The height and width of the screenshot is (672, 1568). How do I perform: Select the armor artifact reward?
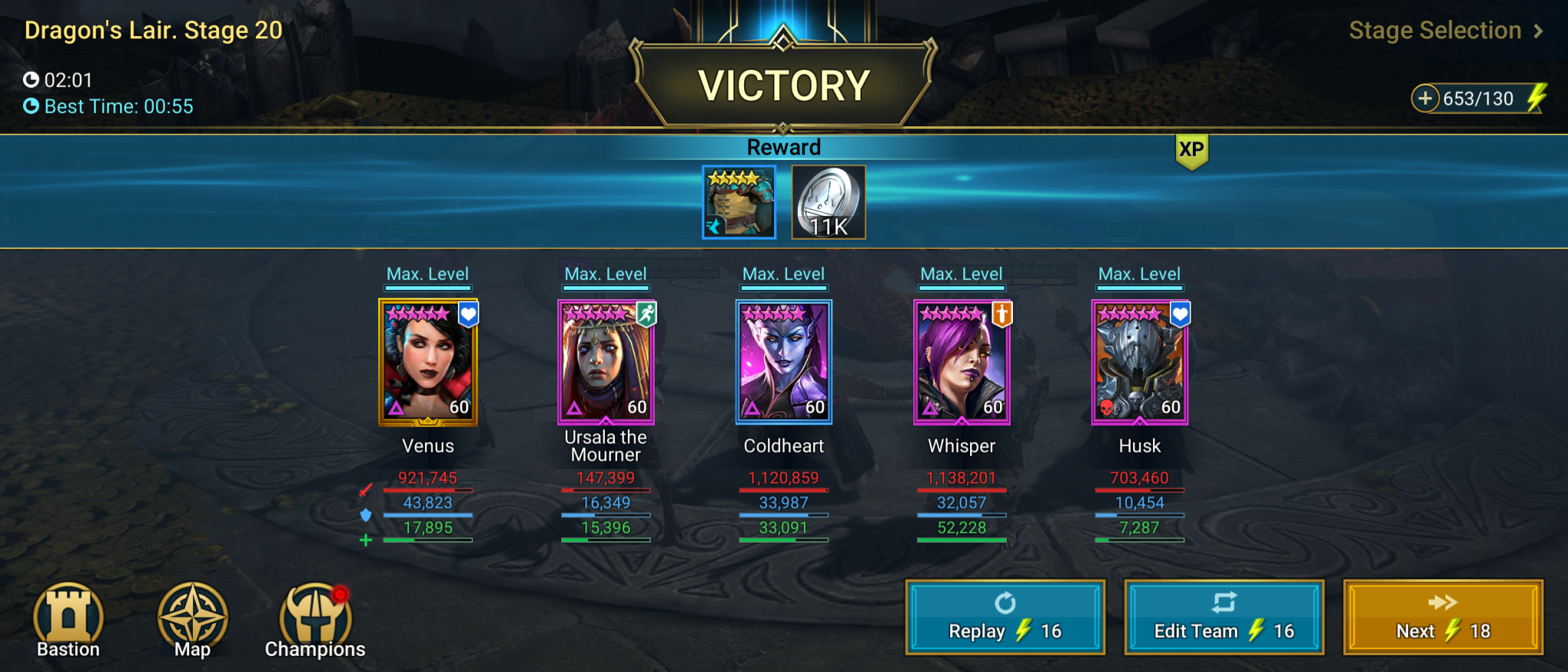[738, 201]
